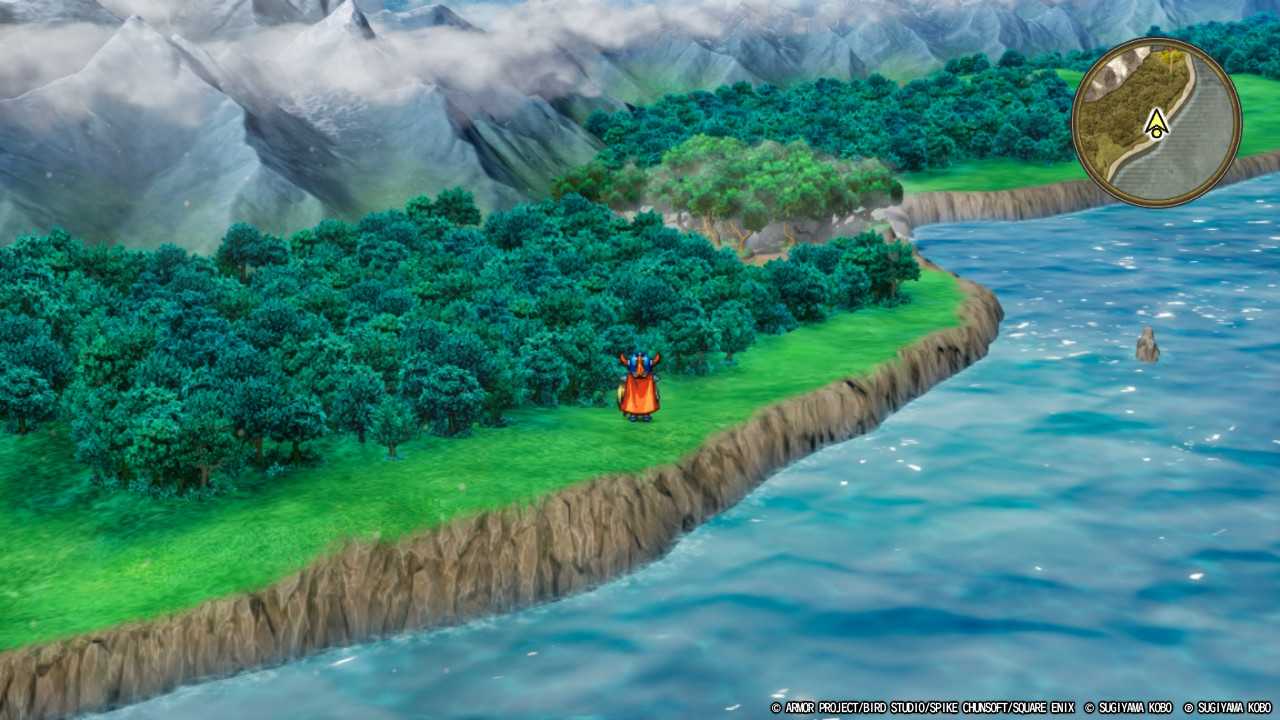Click the hero's helmet
Image resolution: width=1280 pixels, height=720 pixels.
(637, 360)
